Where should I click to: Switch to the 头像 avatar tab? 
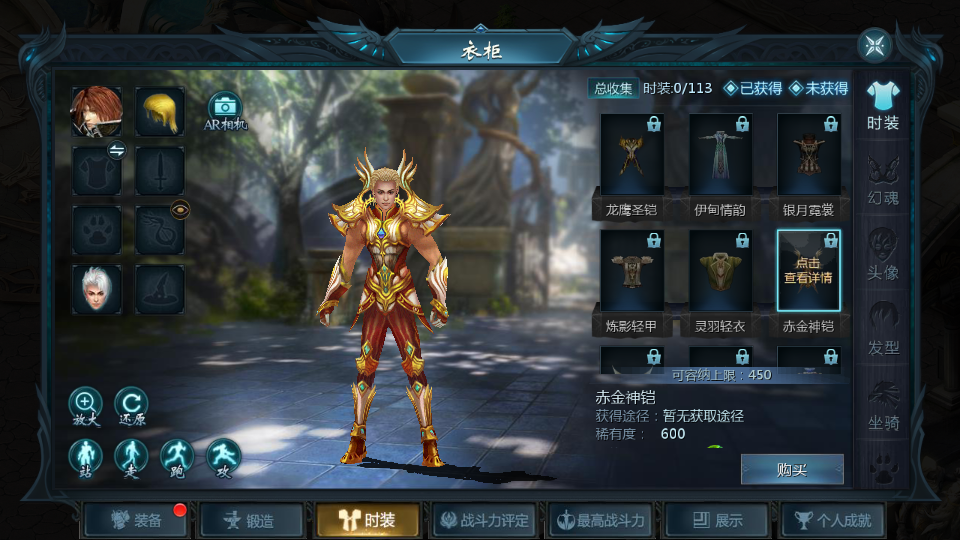point(883,255)
